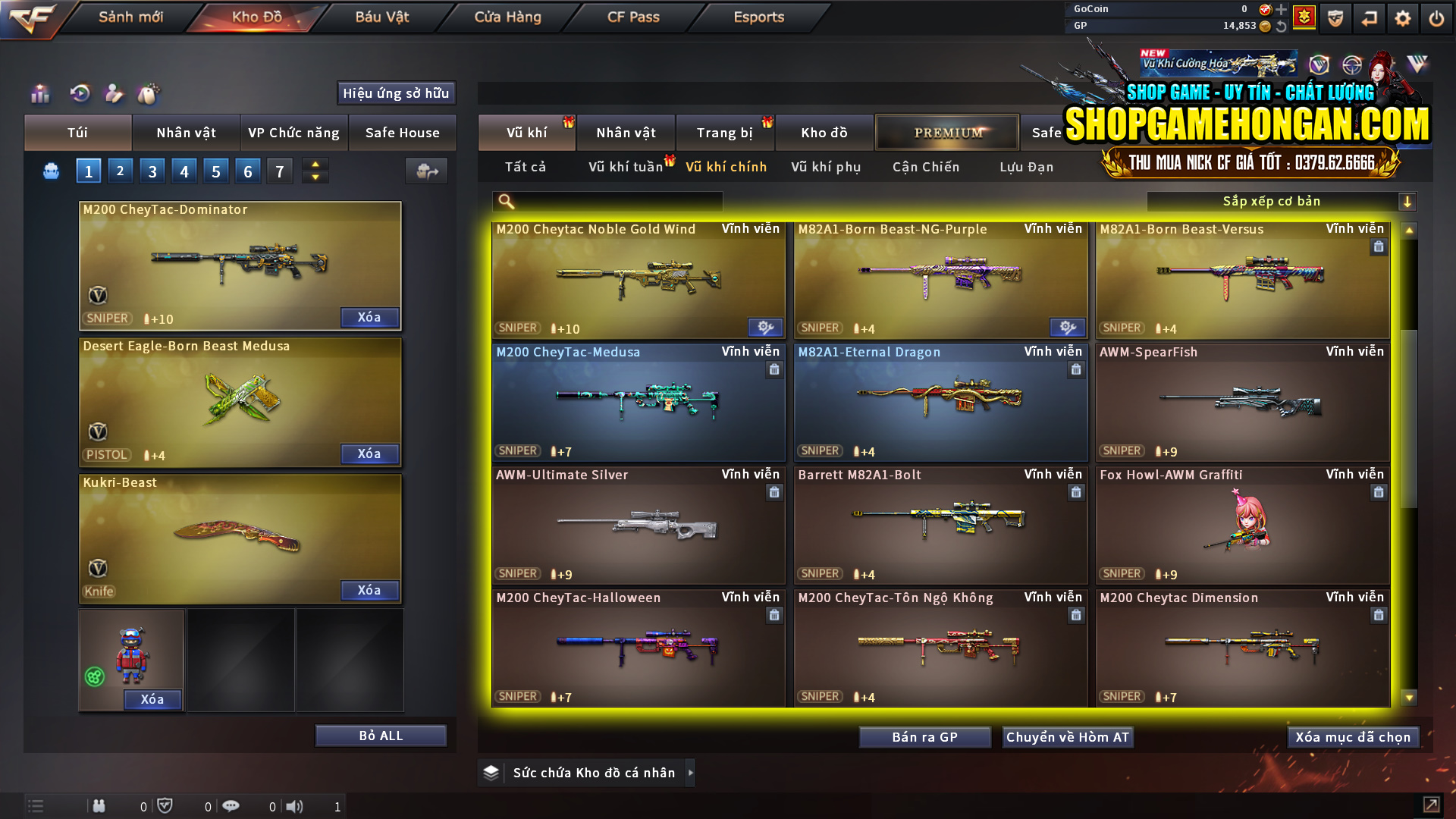Open the PREMIUM tab in the inventory
The width and height of the screenshot is (1456, 819).
coord(946,132)
